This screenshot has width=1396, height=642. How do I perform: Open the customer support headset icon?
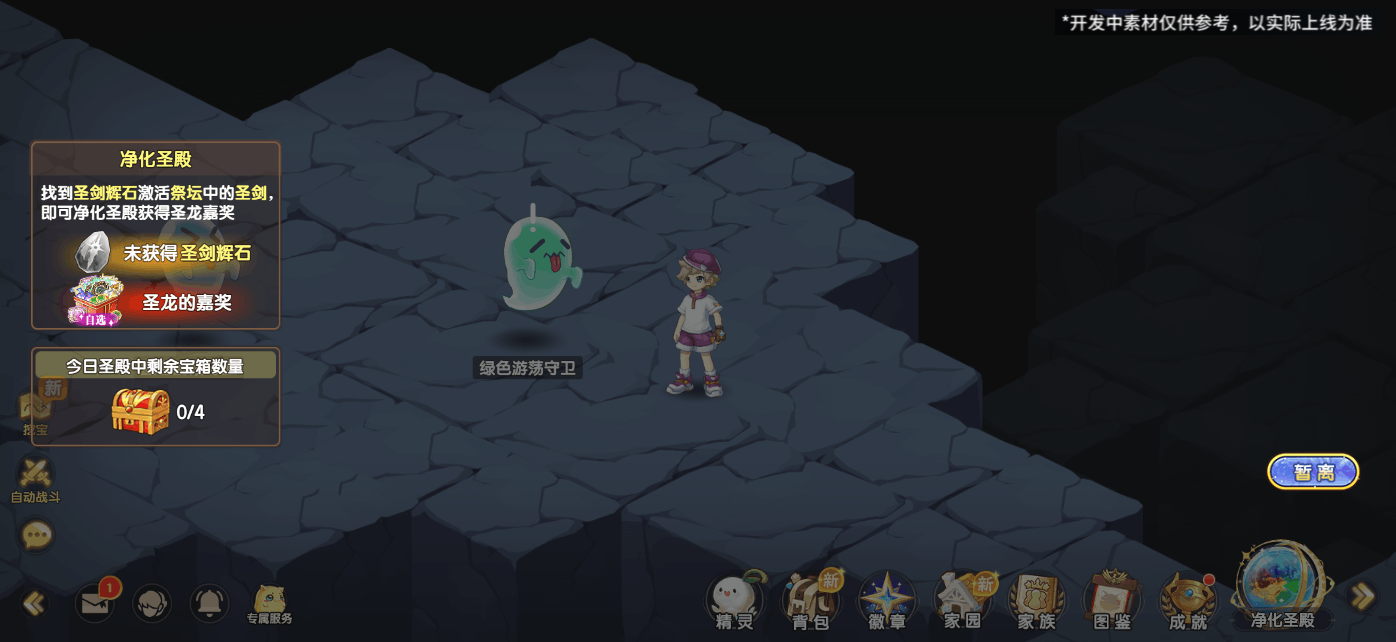(152, 603)
